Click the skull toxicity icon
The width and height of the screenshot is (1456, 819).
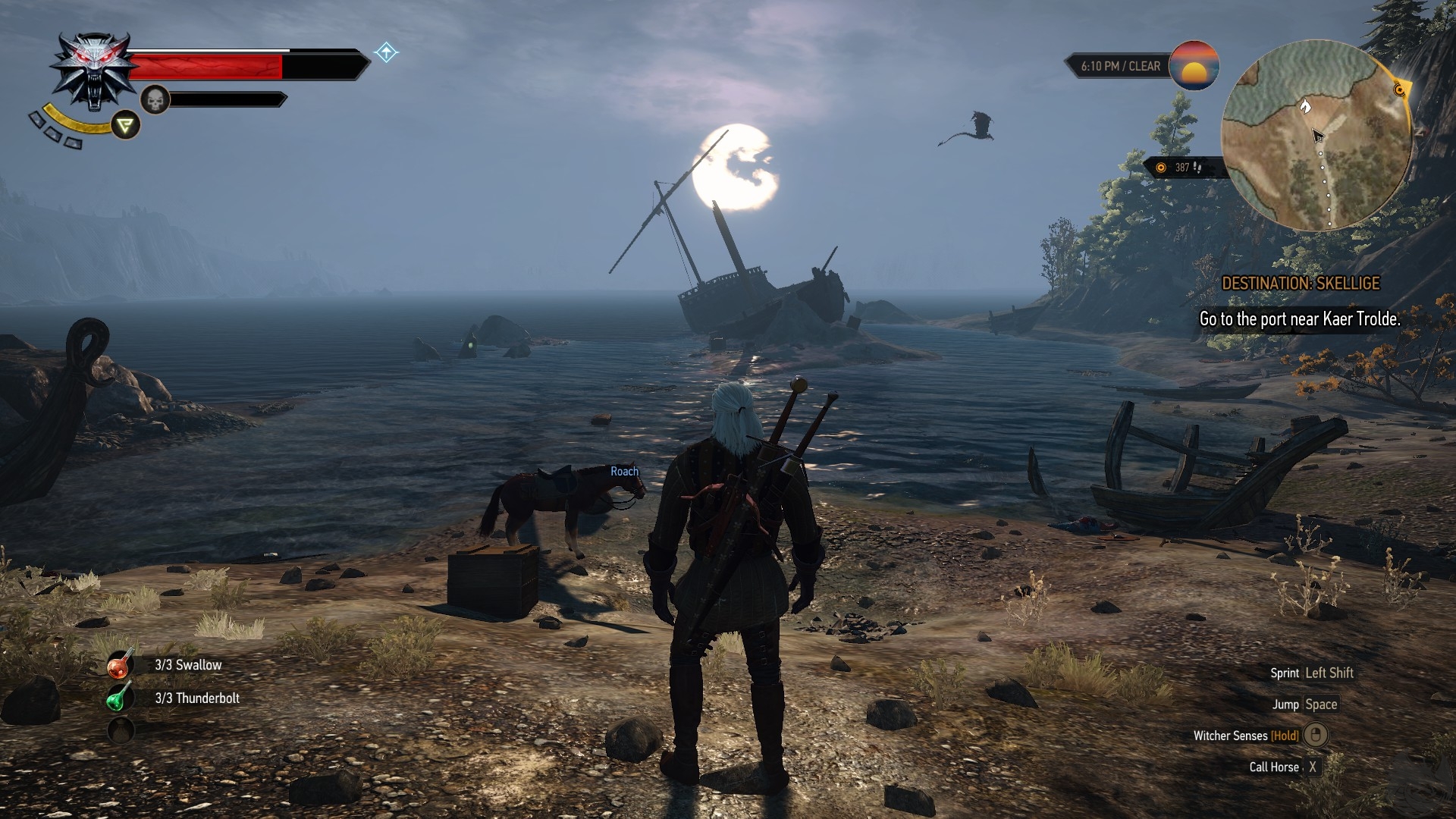click(x=155, y=99)
